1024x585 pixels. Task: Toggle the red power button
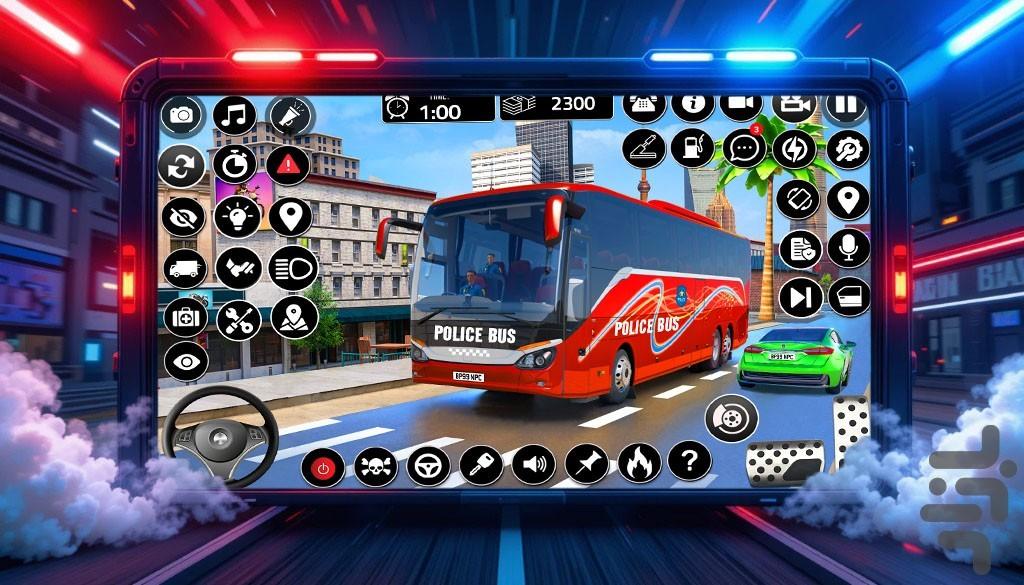[x=323, y=466]
